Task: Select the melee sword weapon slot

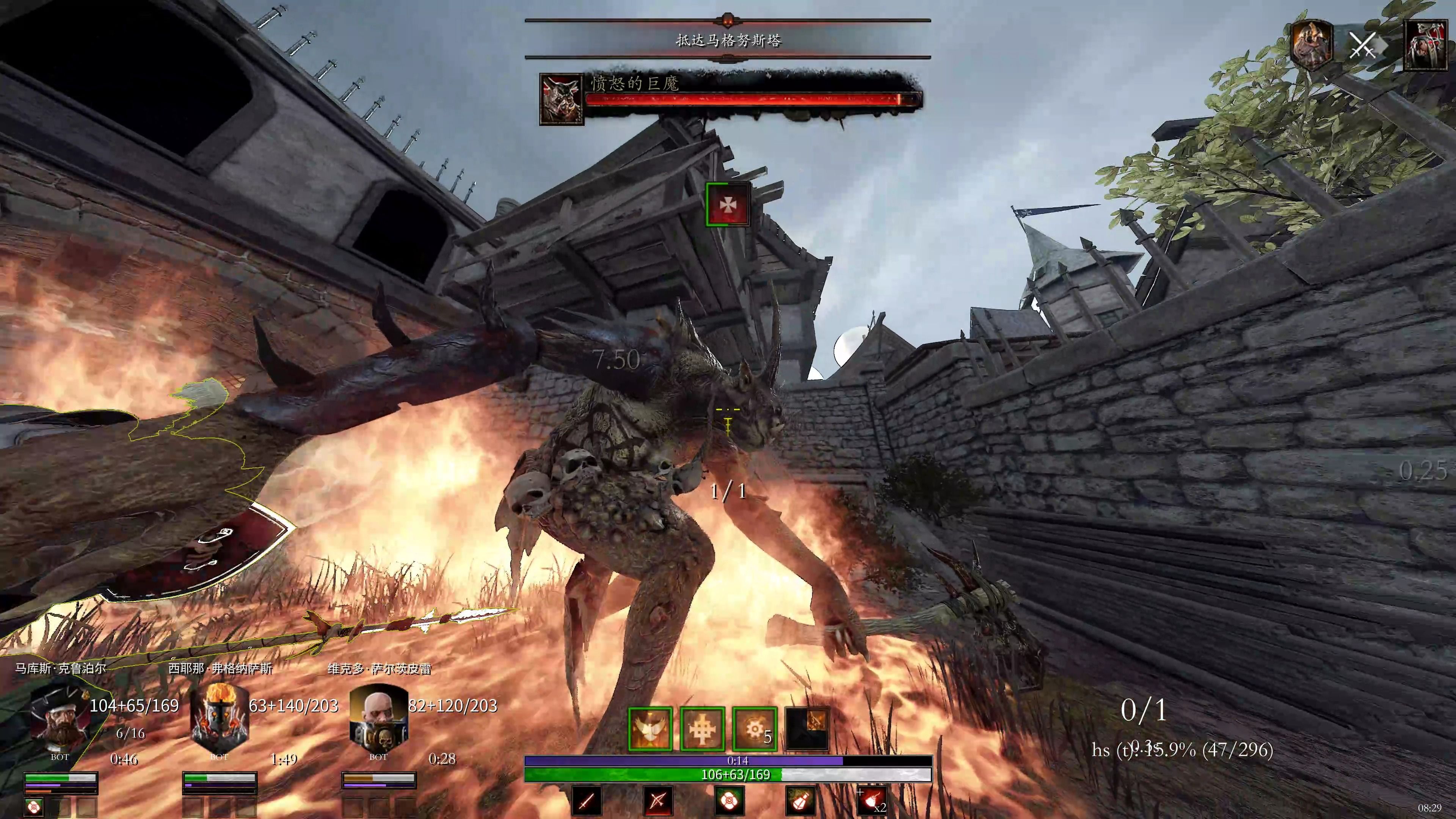Action: point(587,800)
